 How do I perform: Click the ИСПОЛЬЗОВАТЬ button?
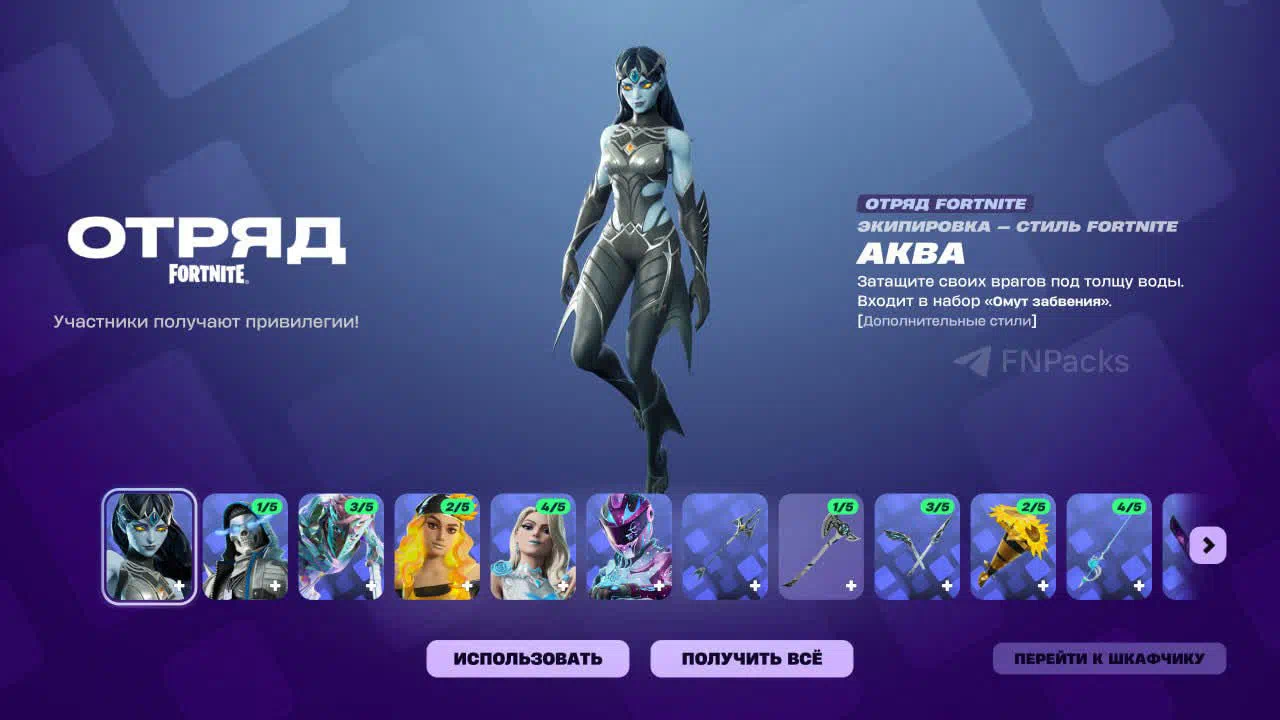pyautogui.click(x=527, y=659)
